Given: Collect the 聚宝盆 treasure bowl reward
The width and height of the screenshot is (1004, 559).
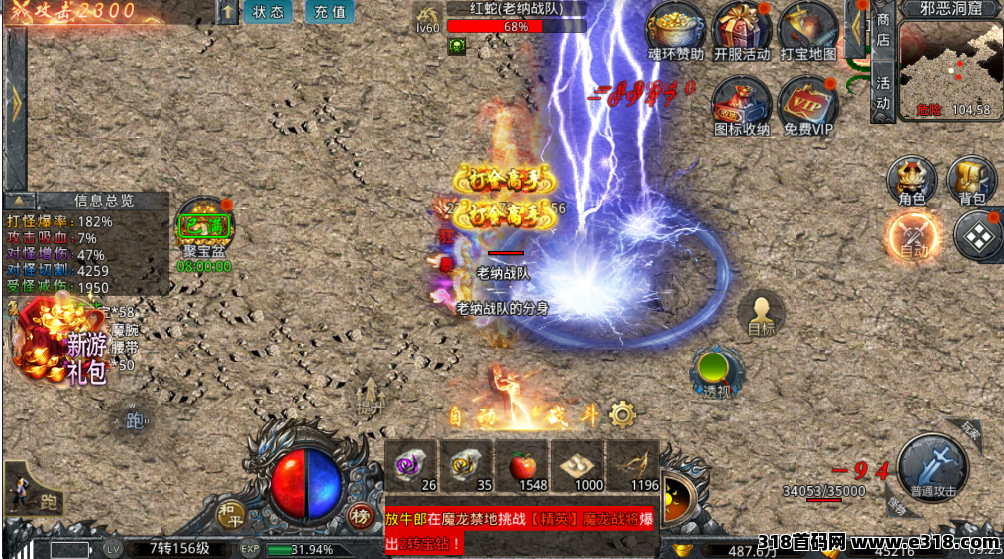Looking at the screenshot, I should (x=205, y=227).
